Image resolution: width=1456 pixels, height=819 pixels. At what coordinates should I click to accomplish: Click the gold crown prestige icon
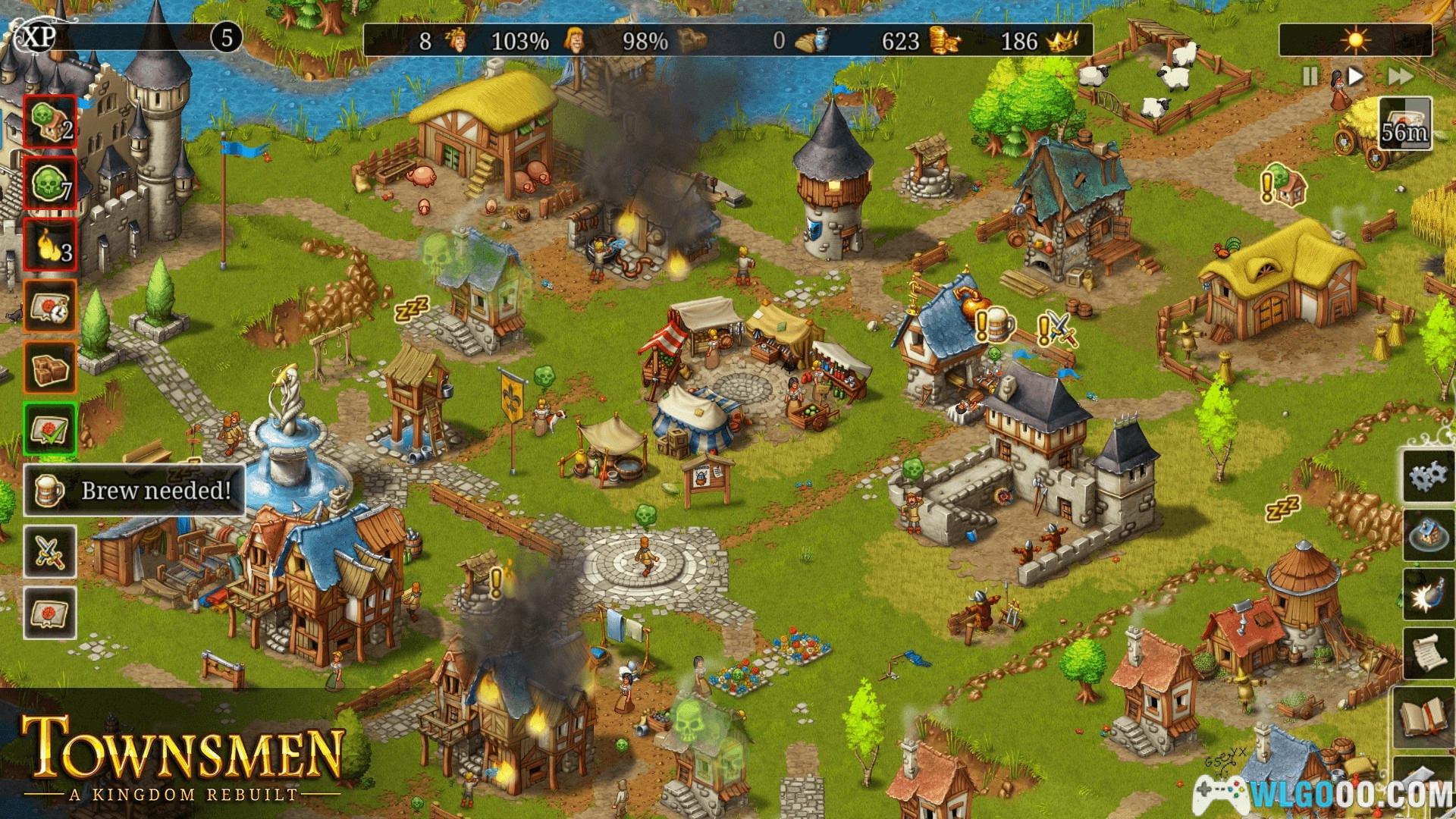1062,40
